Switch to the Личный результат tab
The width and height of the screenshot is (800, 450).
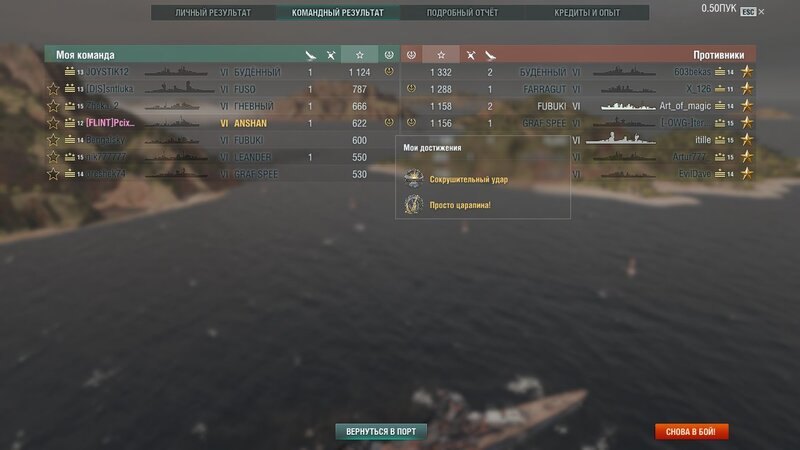click(x=213, y=13)
